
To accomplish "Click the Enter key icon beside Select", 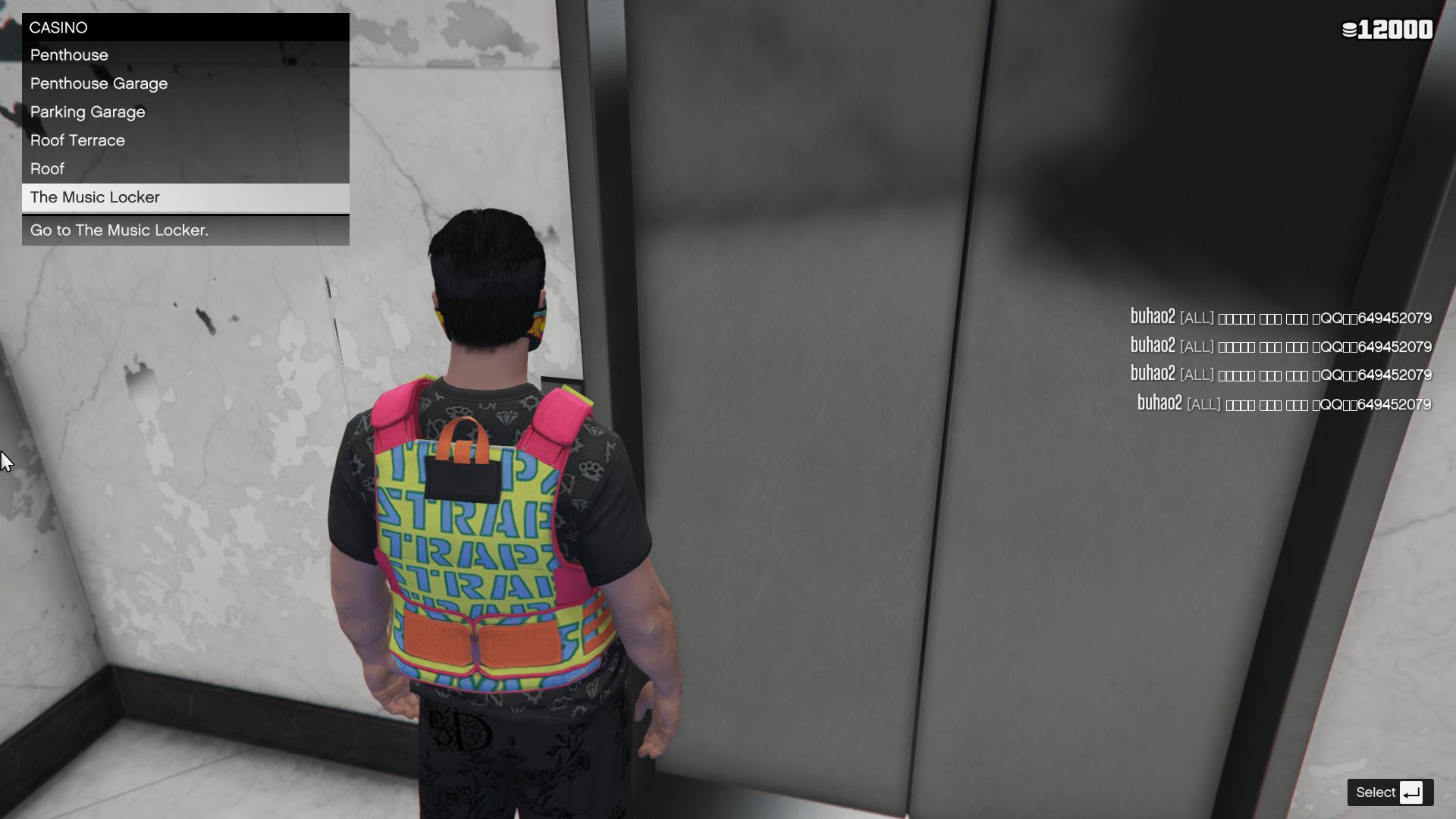I will point(1412,792).
